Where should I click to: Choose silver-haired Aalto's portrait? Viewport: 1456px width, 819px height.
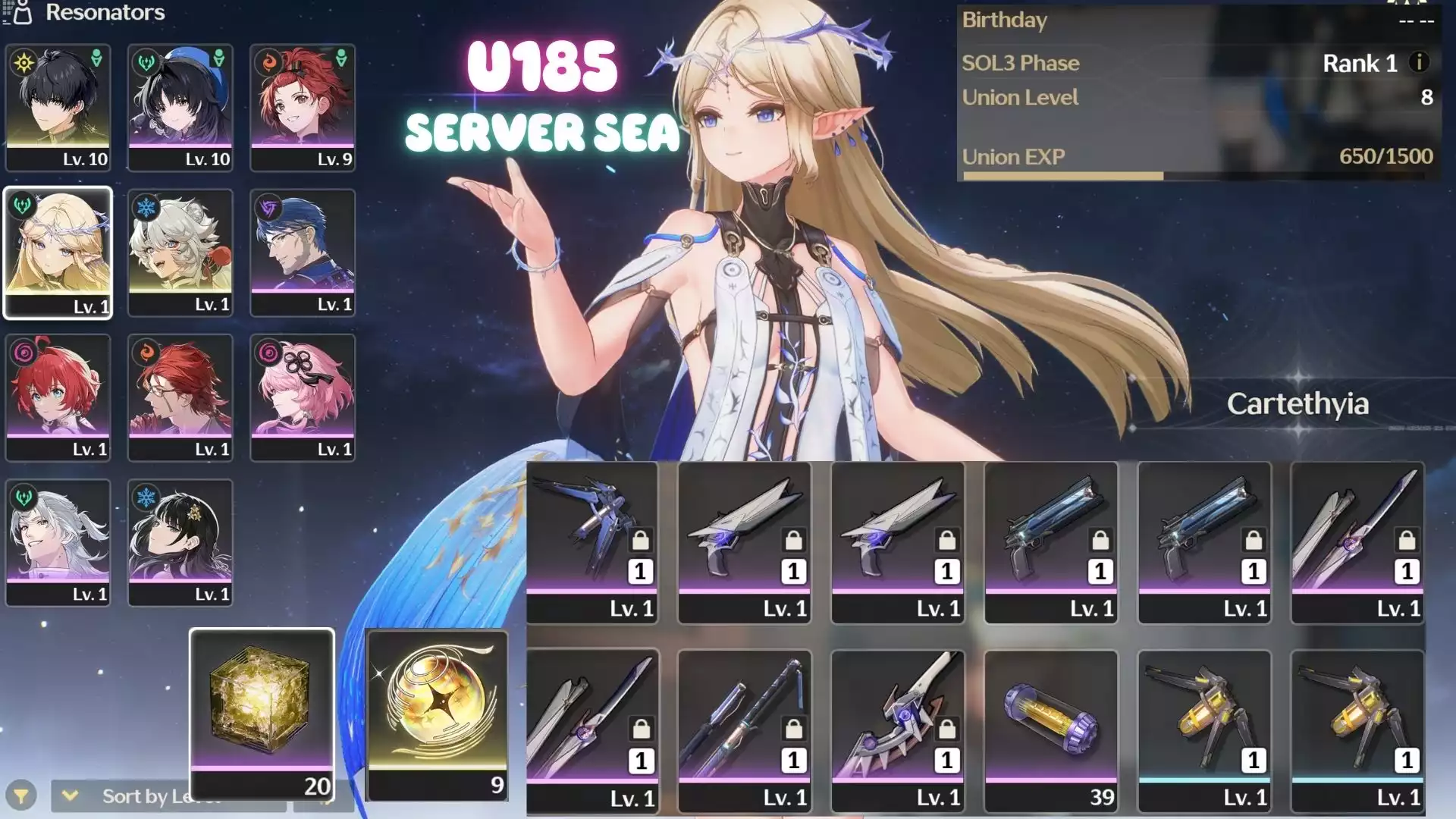coord(58,541)
